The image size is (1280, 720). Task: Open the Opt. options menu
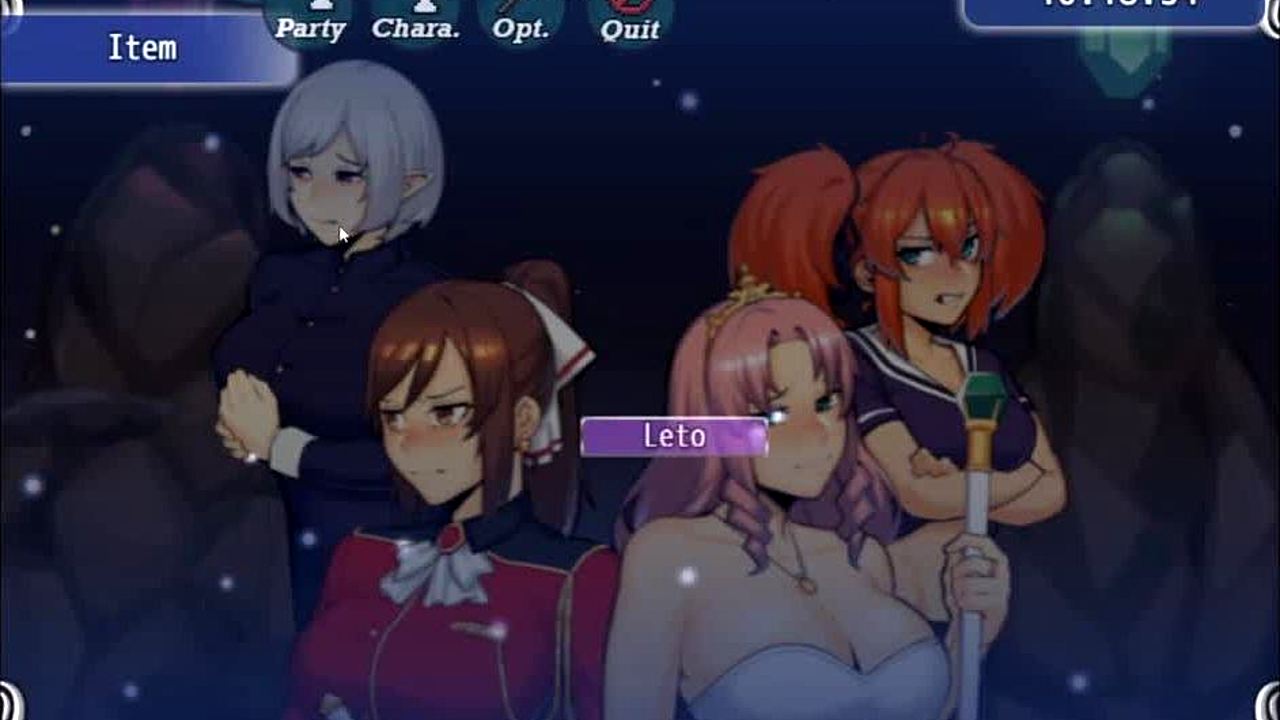(x=521, y=24)
